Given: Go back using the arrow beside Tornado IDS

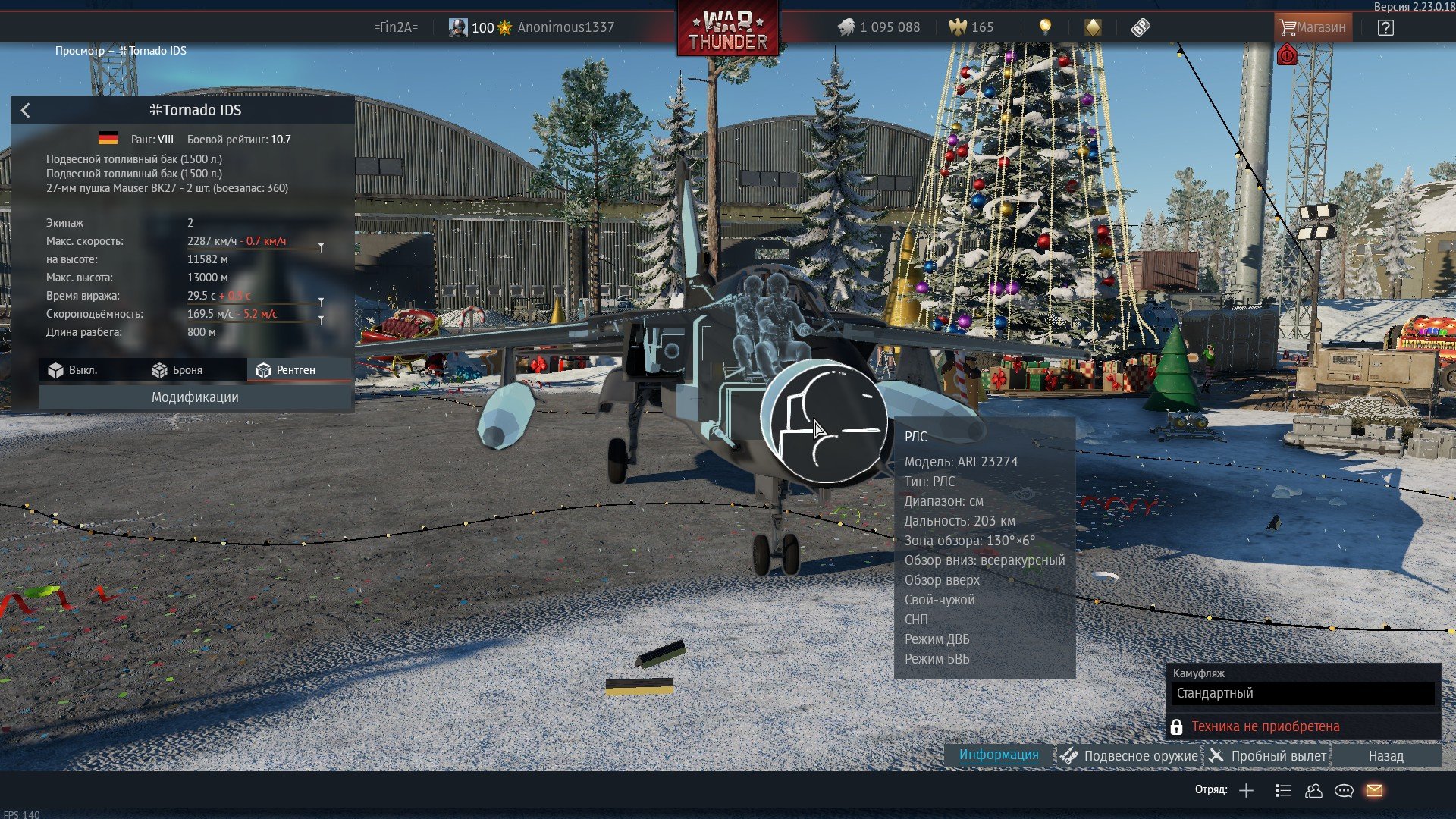Looking at the screenshot, I should point(26,111).
